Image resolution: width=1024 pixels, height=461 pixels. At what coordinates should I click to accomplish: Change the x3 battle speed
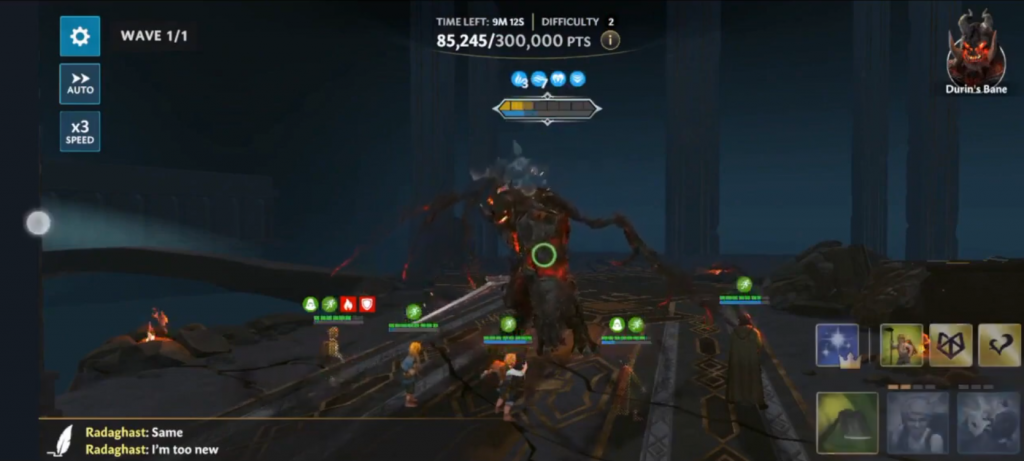[80, 132]
